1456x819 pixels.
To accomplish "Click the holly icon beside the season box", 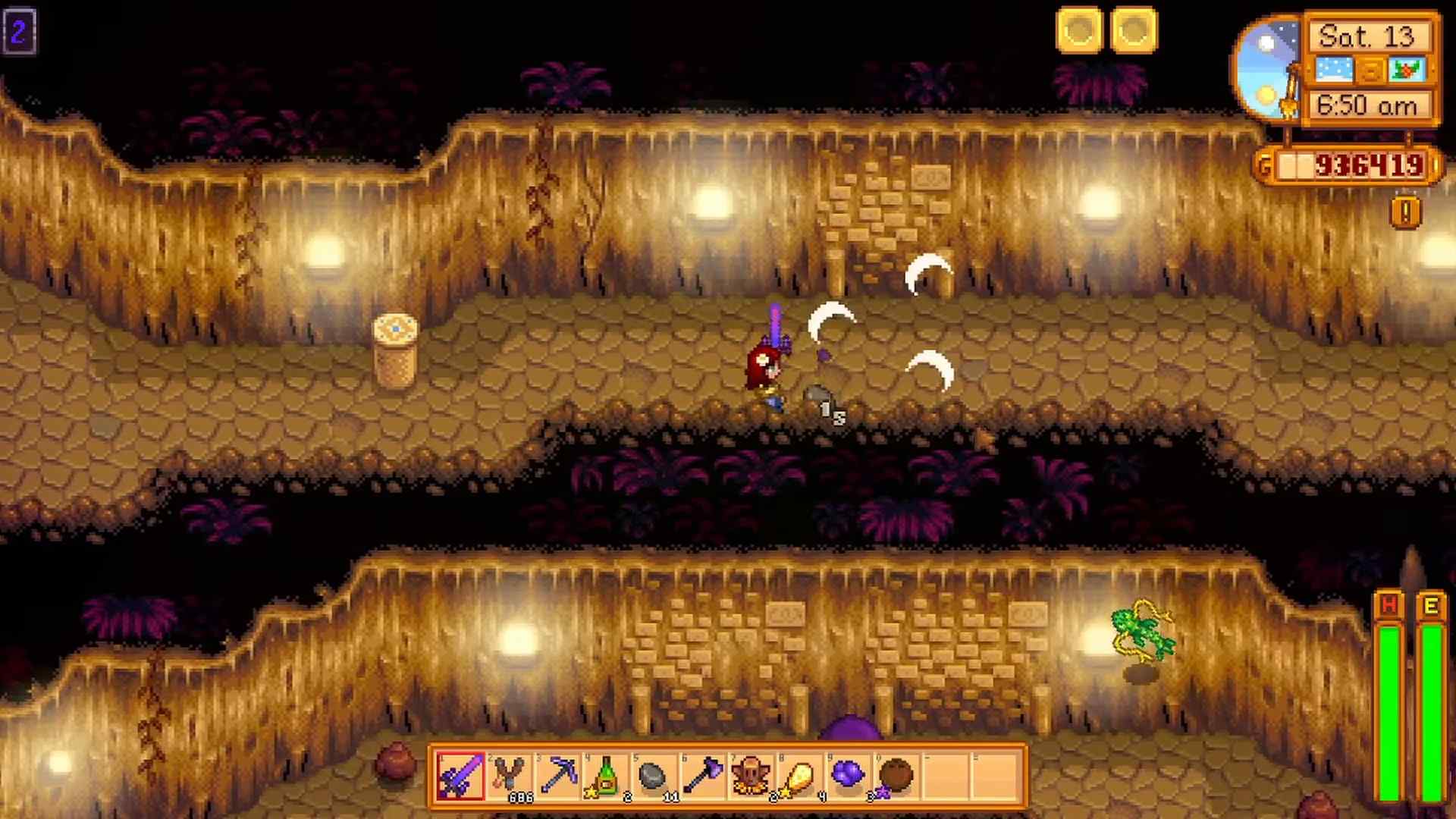I will tap(1404, 70).
